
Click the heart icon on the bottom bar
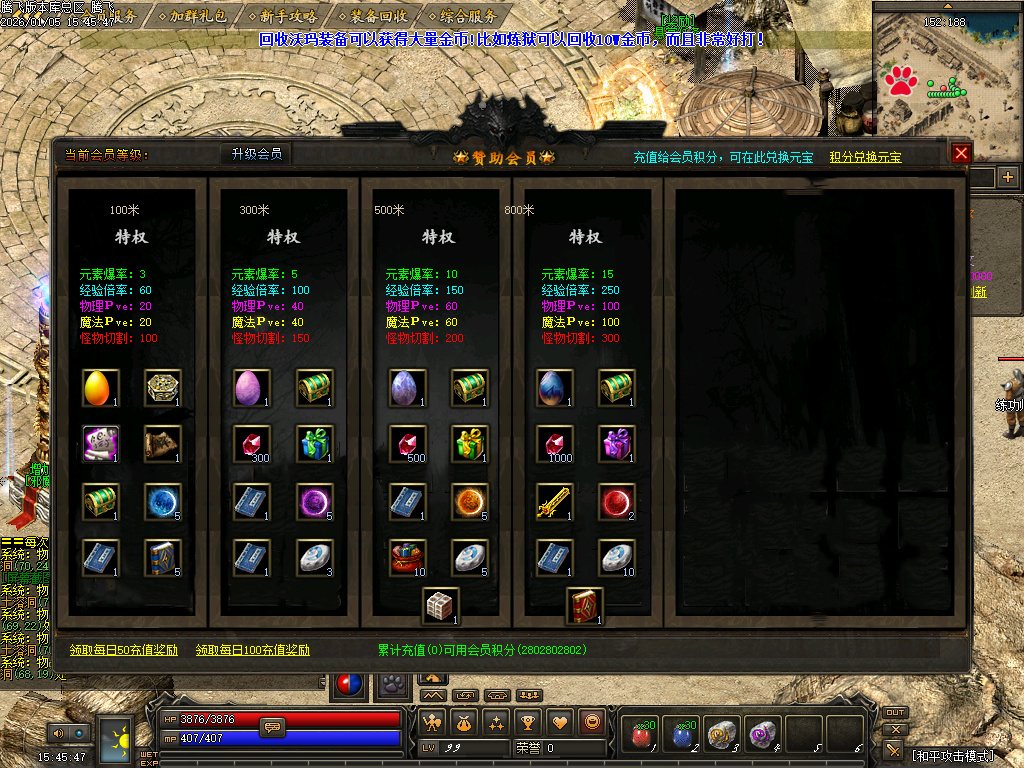point(561,721)
